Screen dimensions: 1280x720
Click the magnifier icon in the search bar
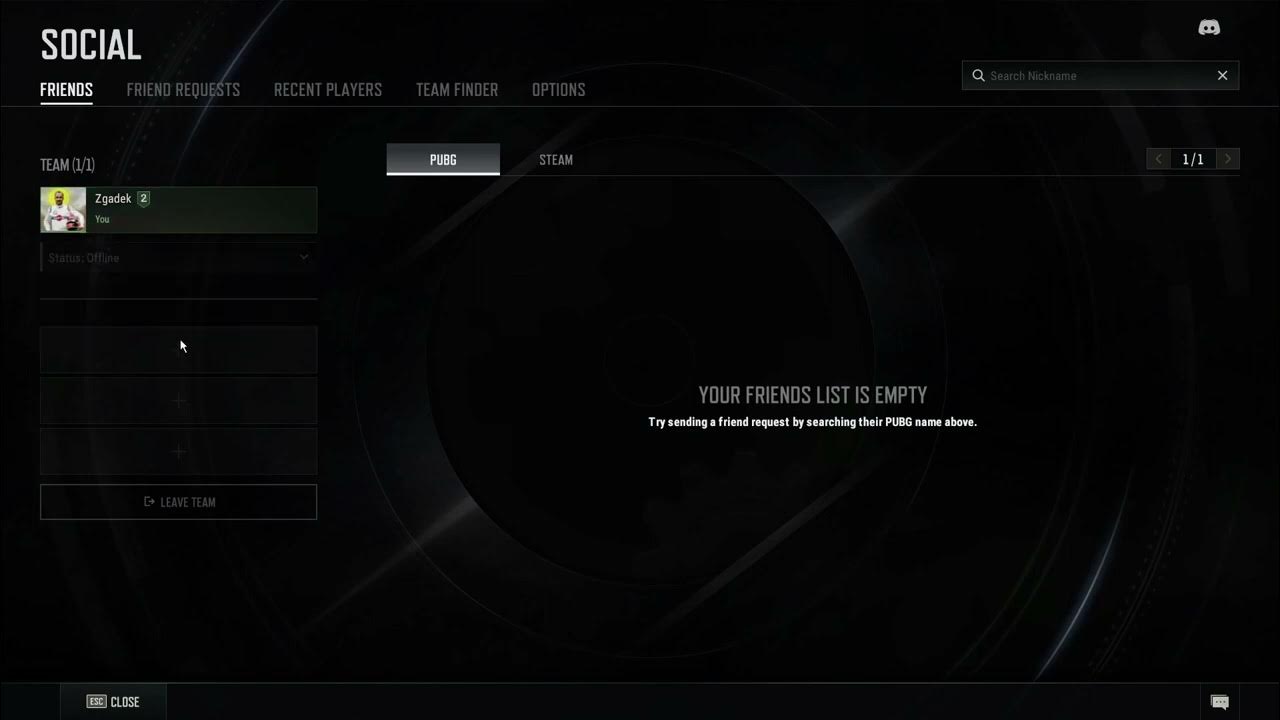[x=978, y=75]
